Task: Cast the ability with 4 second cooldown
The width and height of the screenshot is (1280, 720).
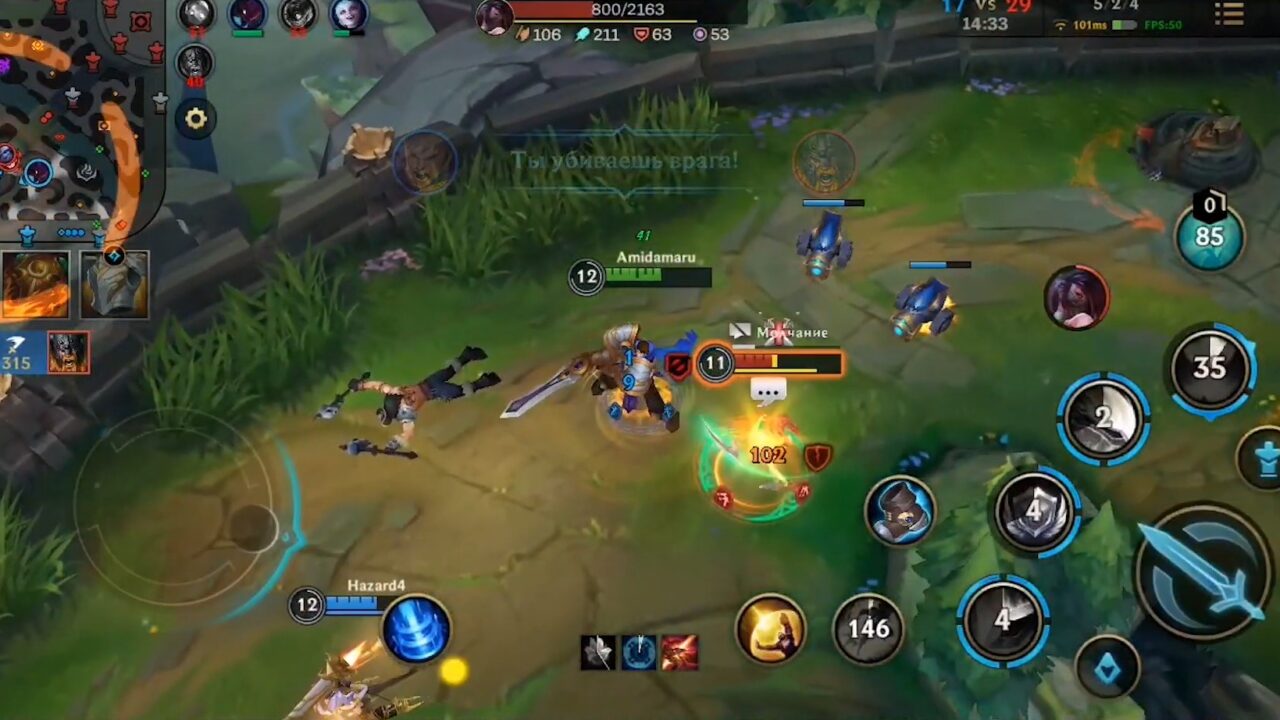Action: 1036,513
